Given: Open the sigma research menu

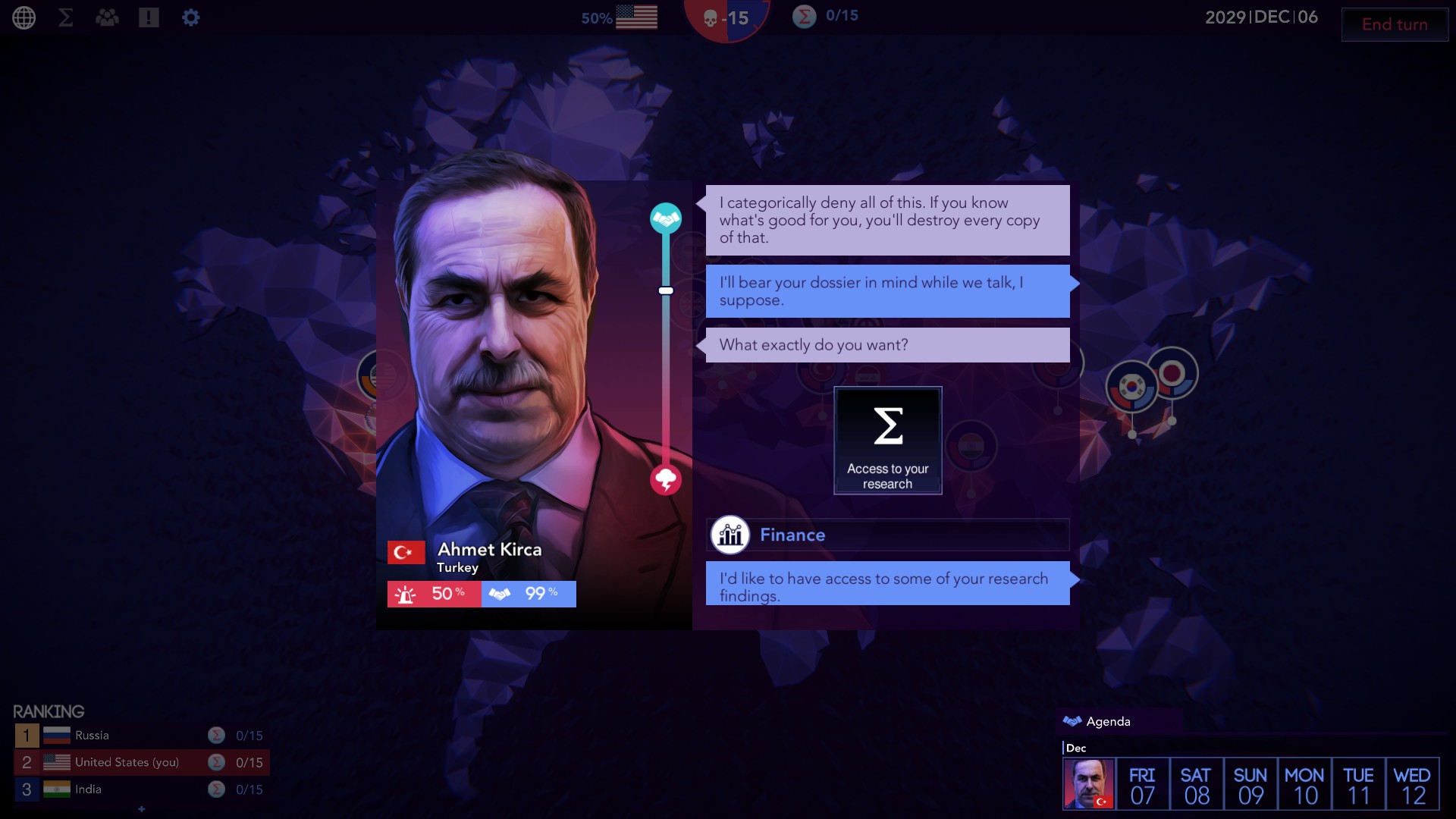Looking at the screenshot, I should (x=66, y=17).
